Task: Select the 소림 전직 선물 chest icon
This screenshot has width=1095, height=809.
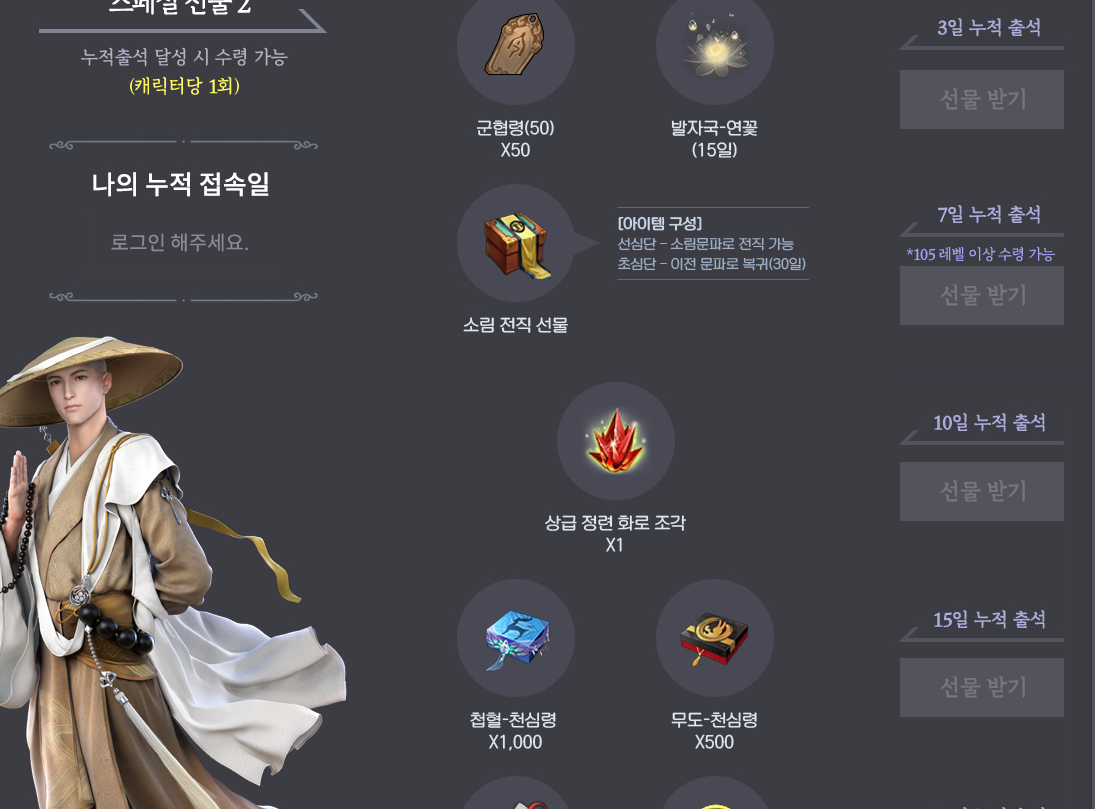Action: pyautogui.click(x=515, y=243)
